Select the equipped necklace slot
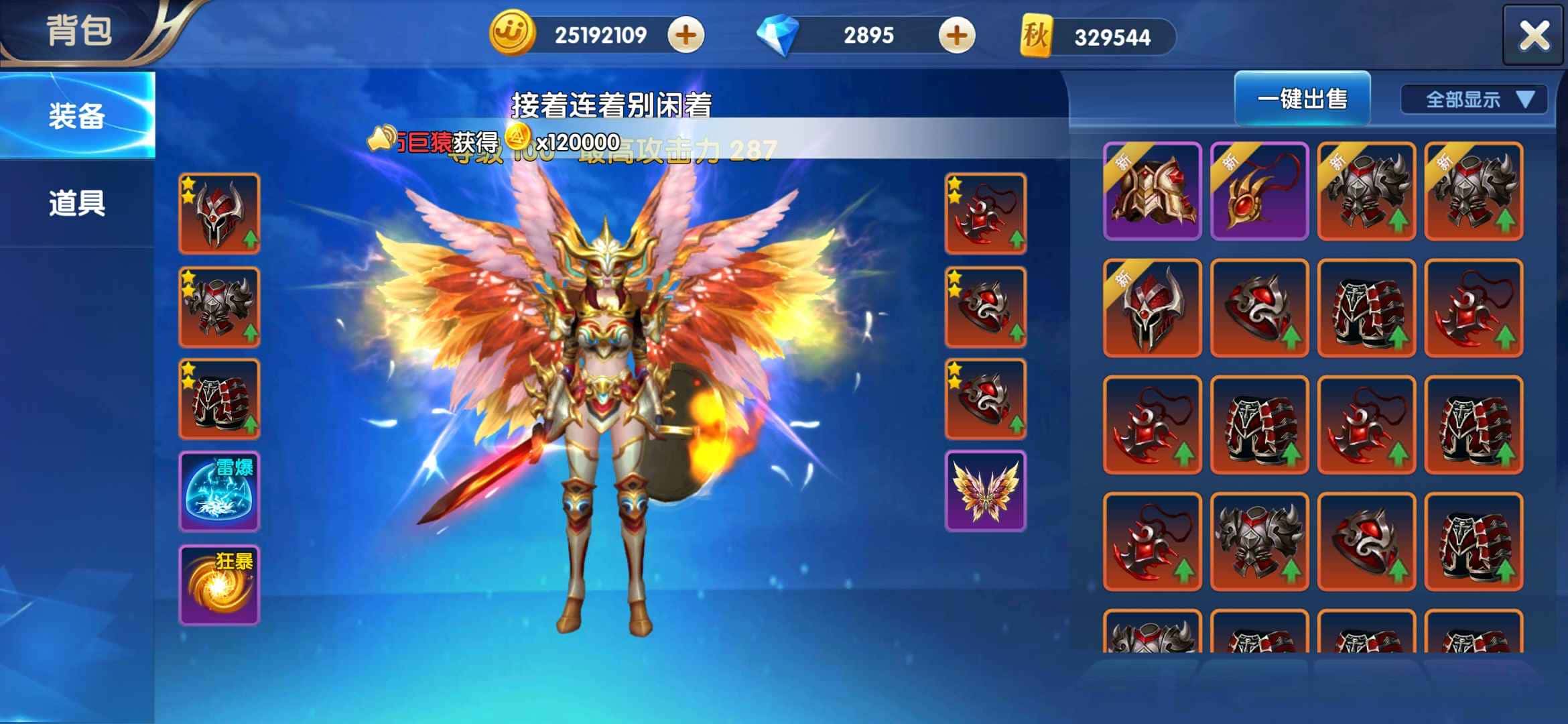The height and width of the screenshot is (724, 1568). point(985,214)
